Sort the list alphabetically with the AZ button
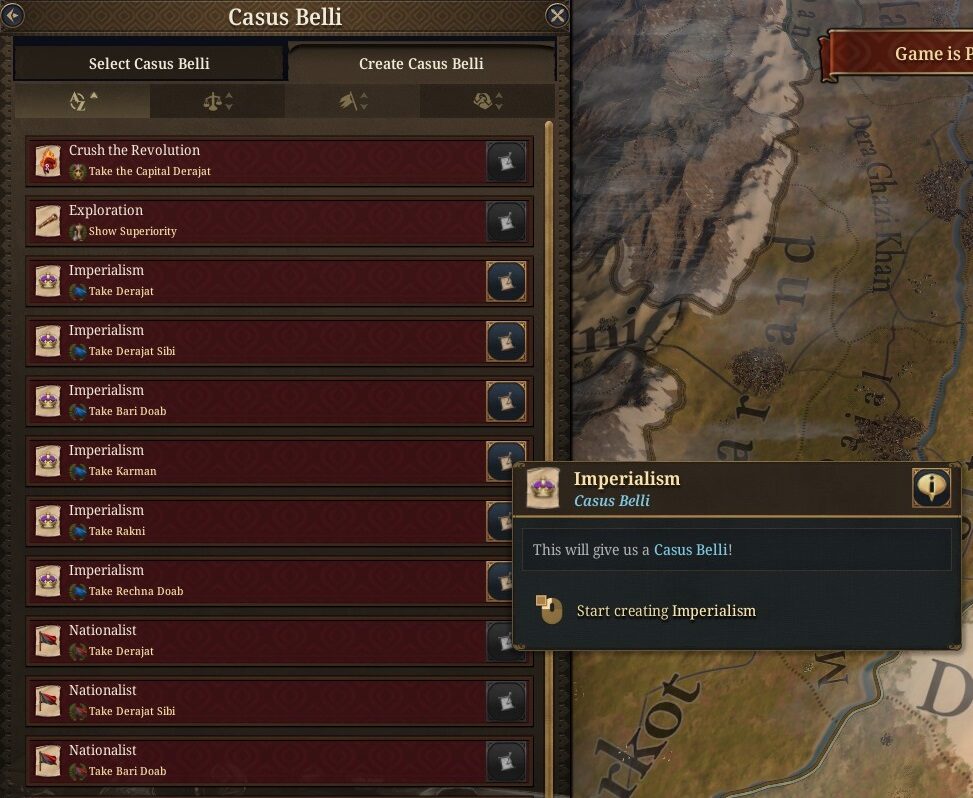The width and height of the screenshot is (973, 798). [x=83, y=101]
